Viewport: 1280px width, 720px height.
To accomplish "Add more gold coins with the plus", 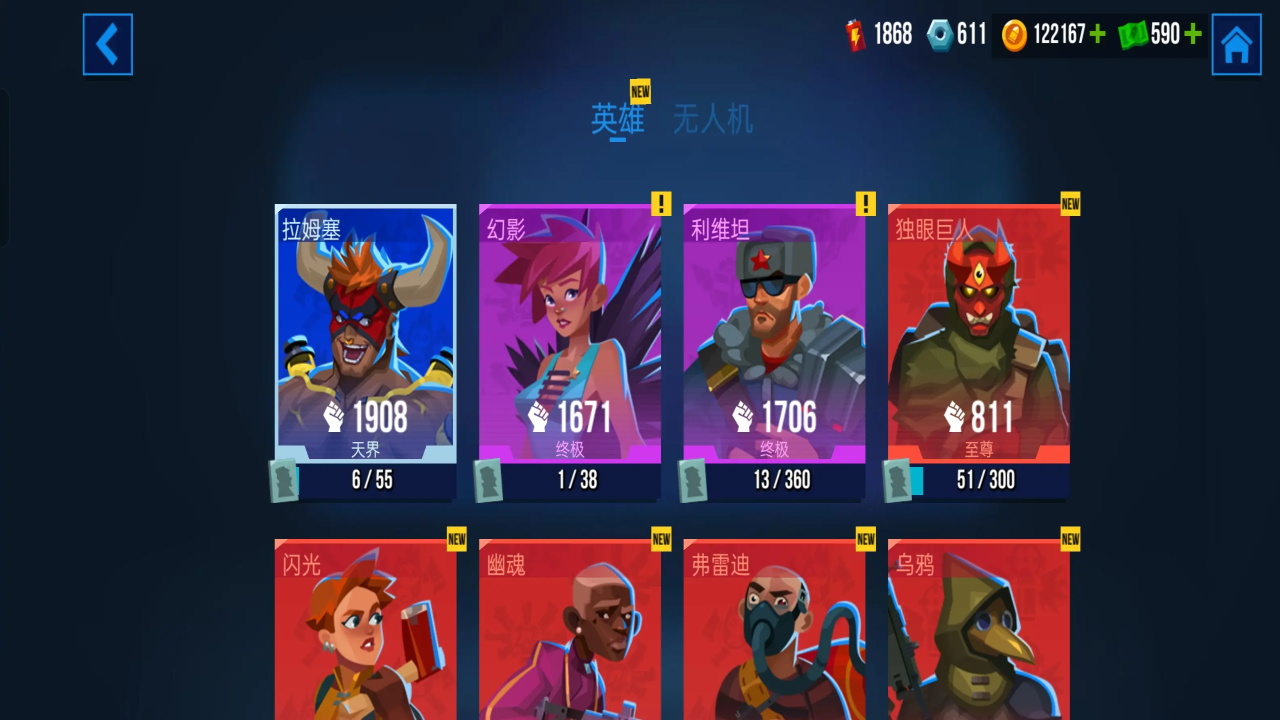I will click(1098, 35).
